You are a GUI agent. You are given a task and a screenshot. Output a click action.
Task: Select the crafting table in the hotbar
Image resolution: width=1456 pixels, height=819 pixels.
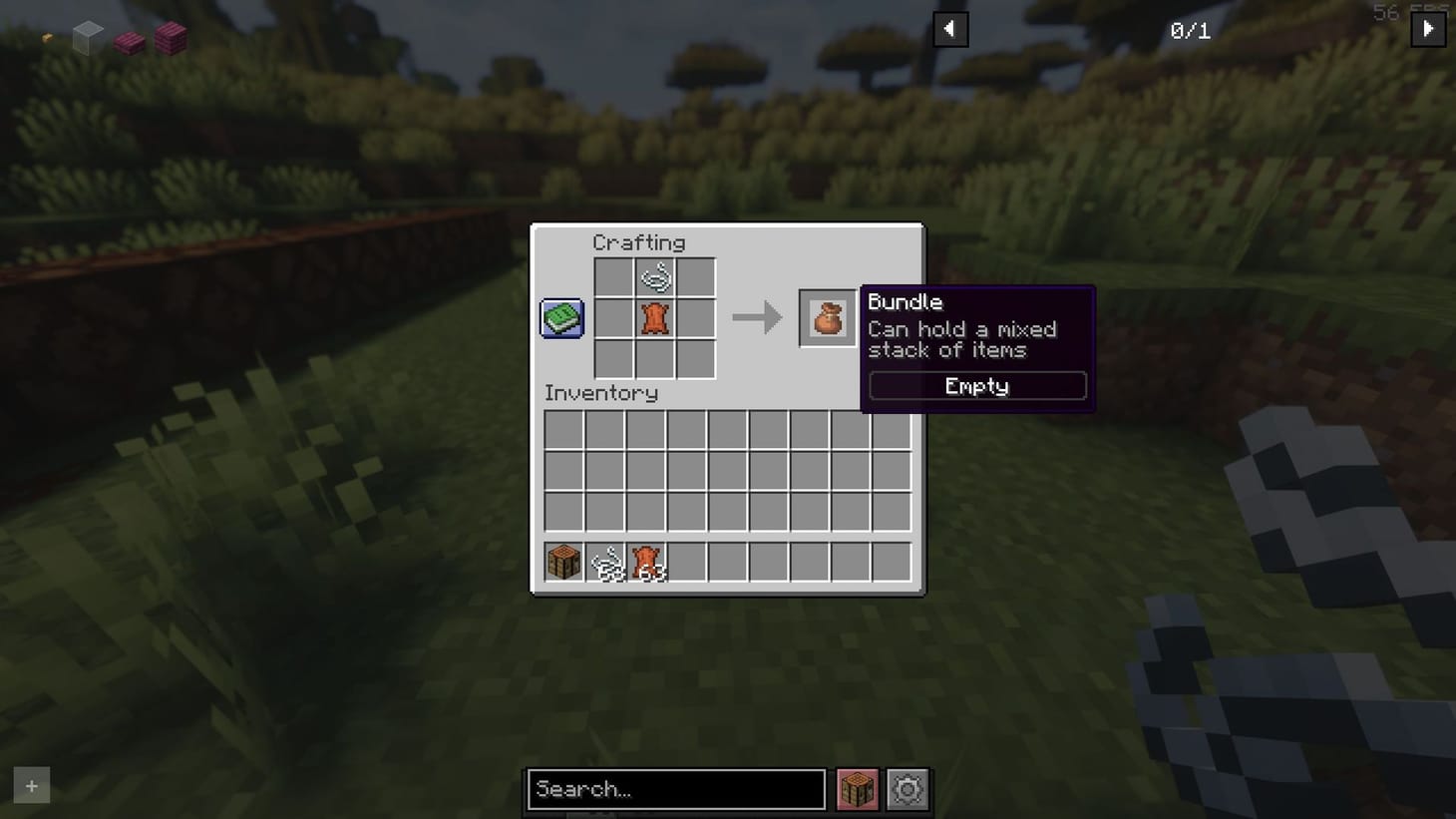tap(561, 561)
